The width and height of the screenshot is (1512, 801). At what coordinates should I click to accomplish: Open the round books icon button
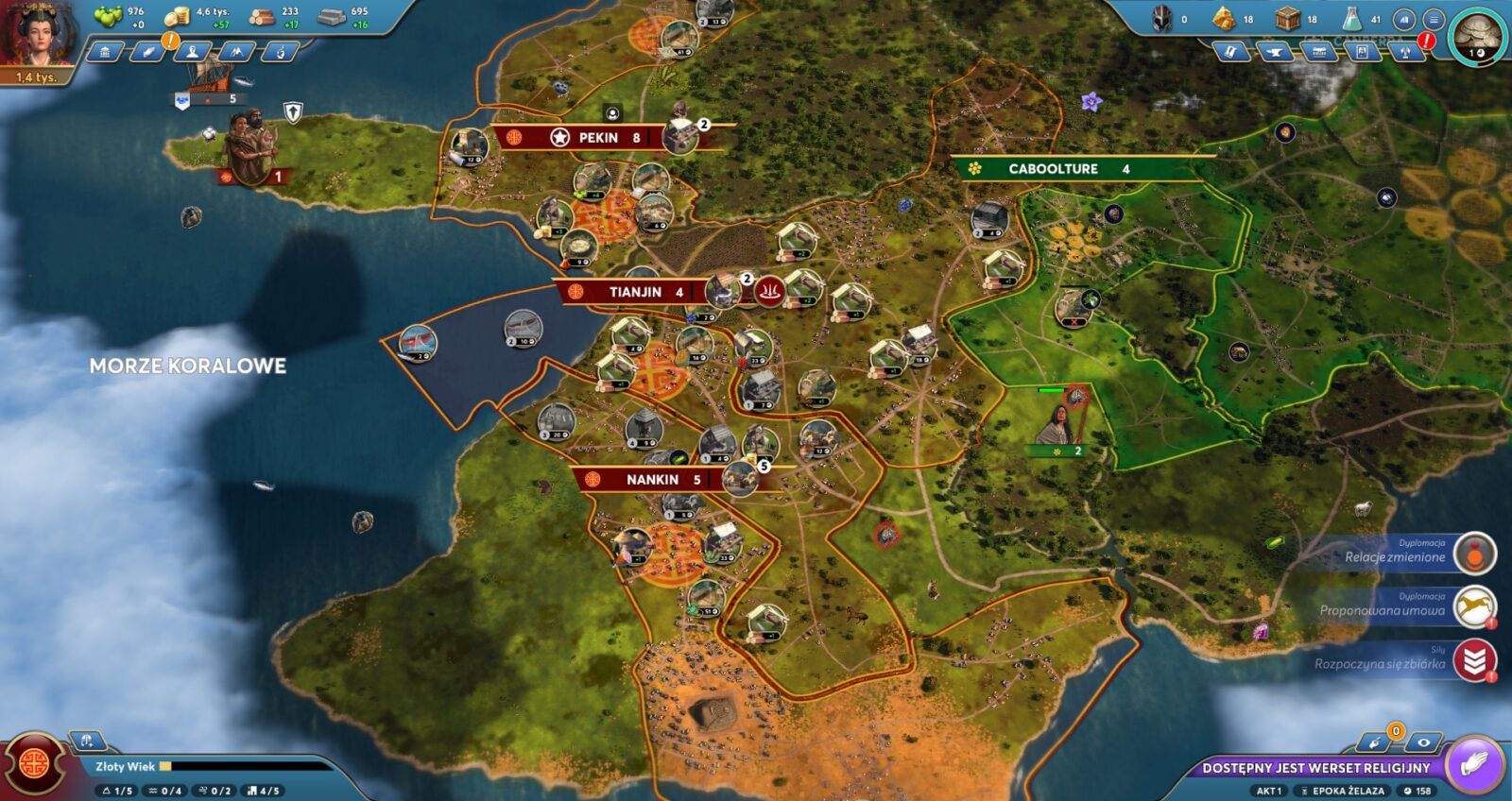1404,19
